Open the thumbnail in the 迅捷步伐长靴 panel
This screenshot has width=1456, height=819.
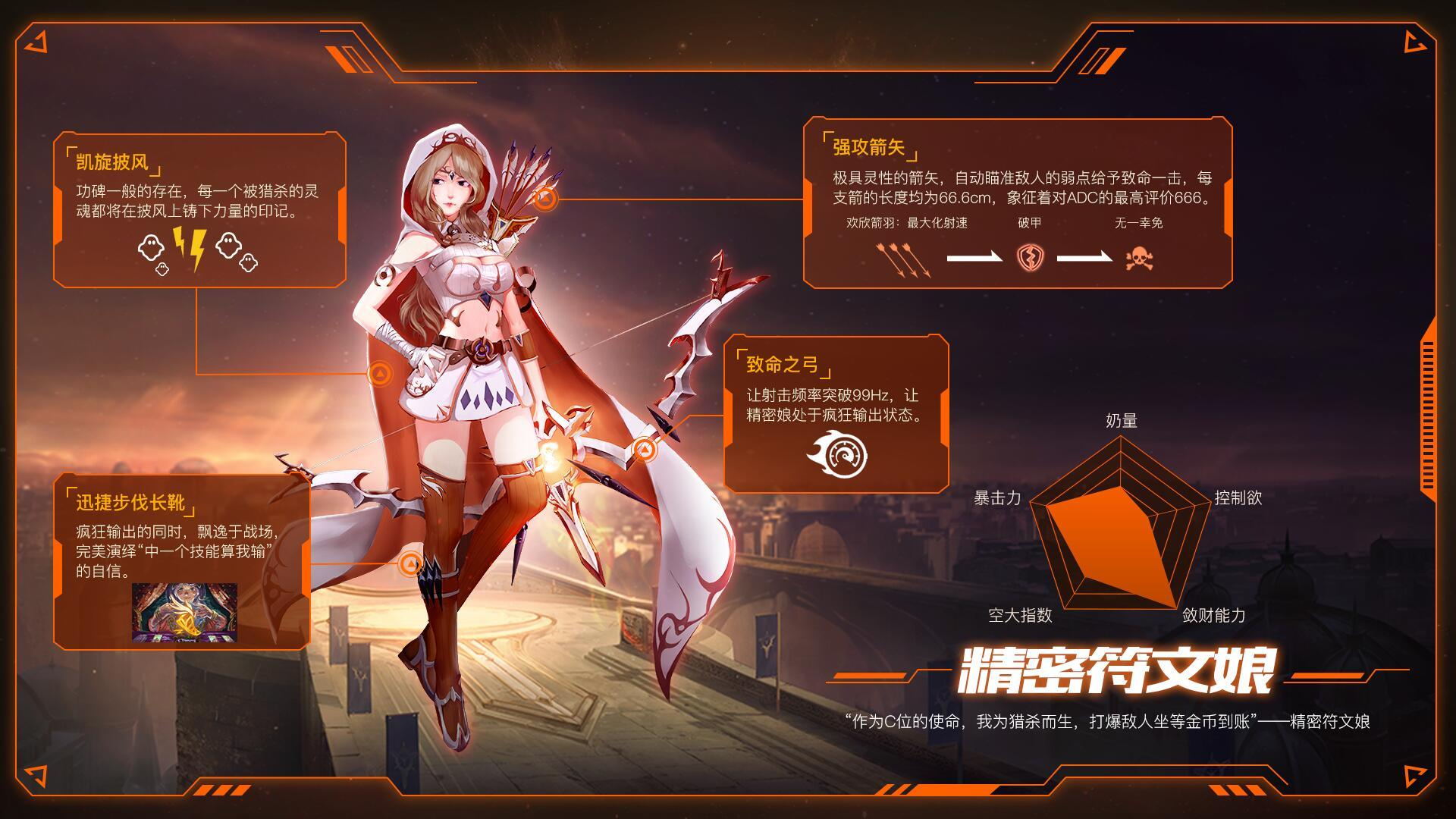pyautogui.click(x=184, y=613)
